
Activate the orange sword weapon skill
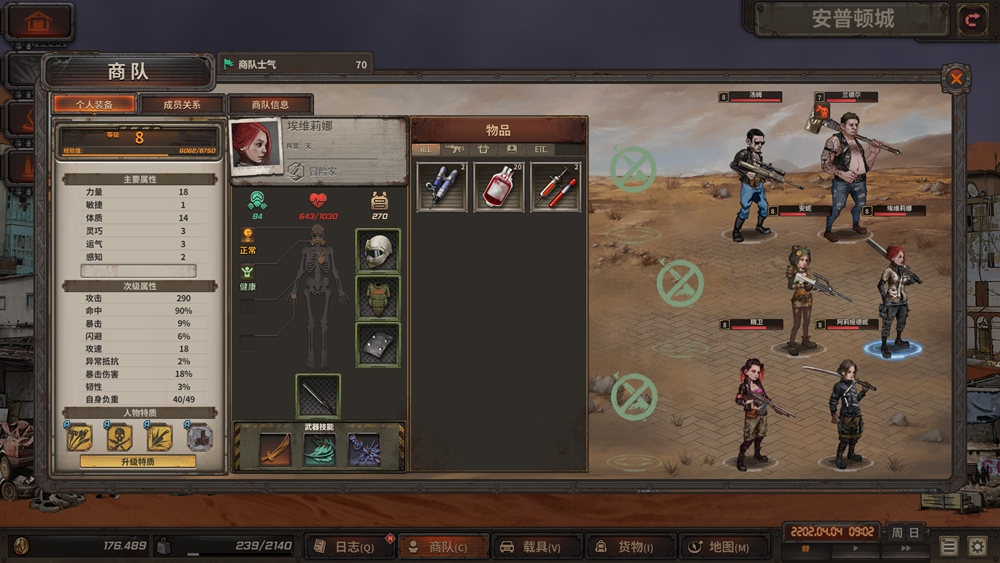tap(275, 449)
